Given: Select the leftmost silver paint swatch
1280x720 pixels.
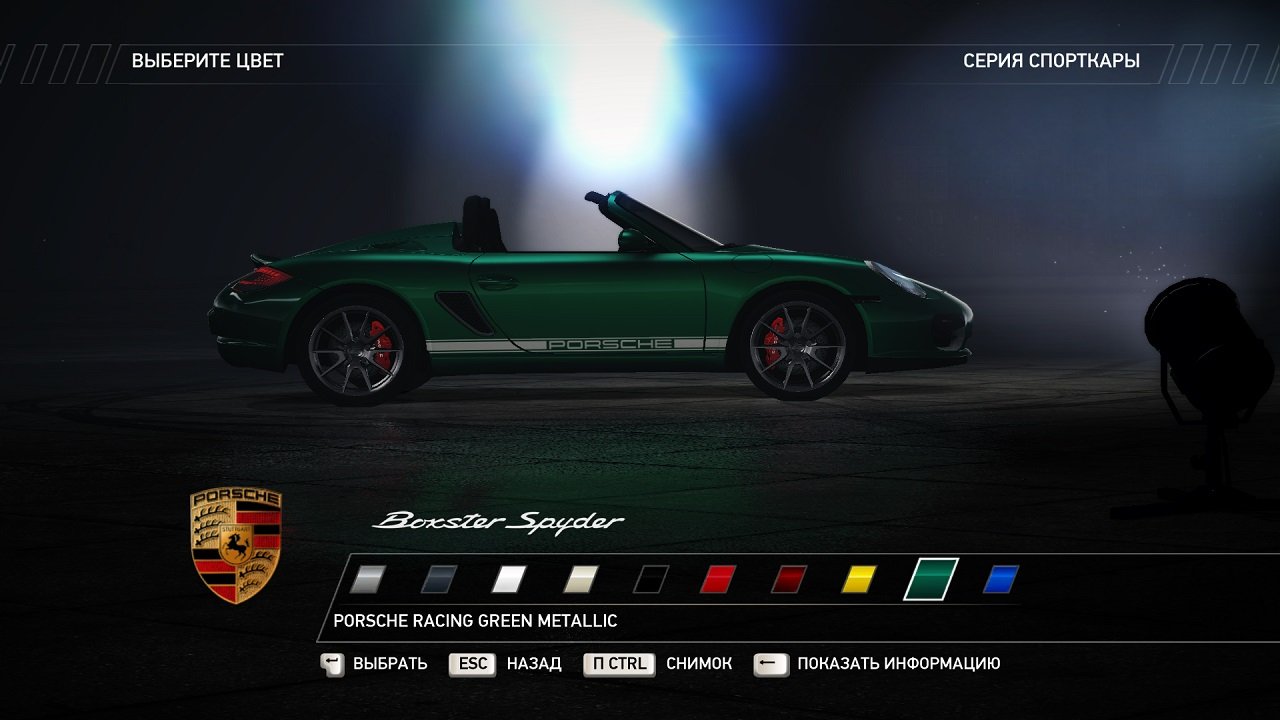Looking at the screenshot, I should pos(368,578).
